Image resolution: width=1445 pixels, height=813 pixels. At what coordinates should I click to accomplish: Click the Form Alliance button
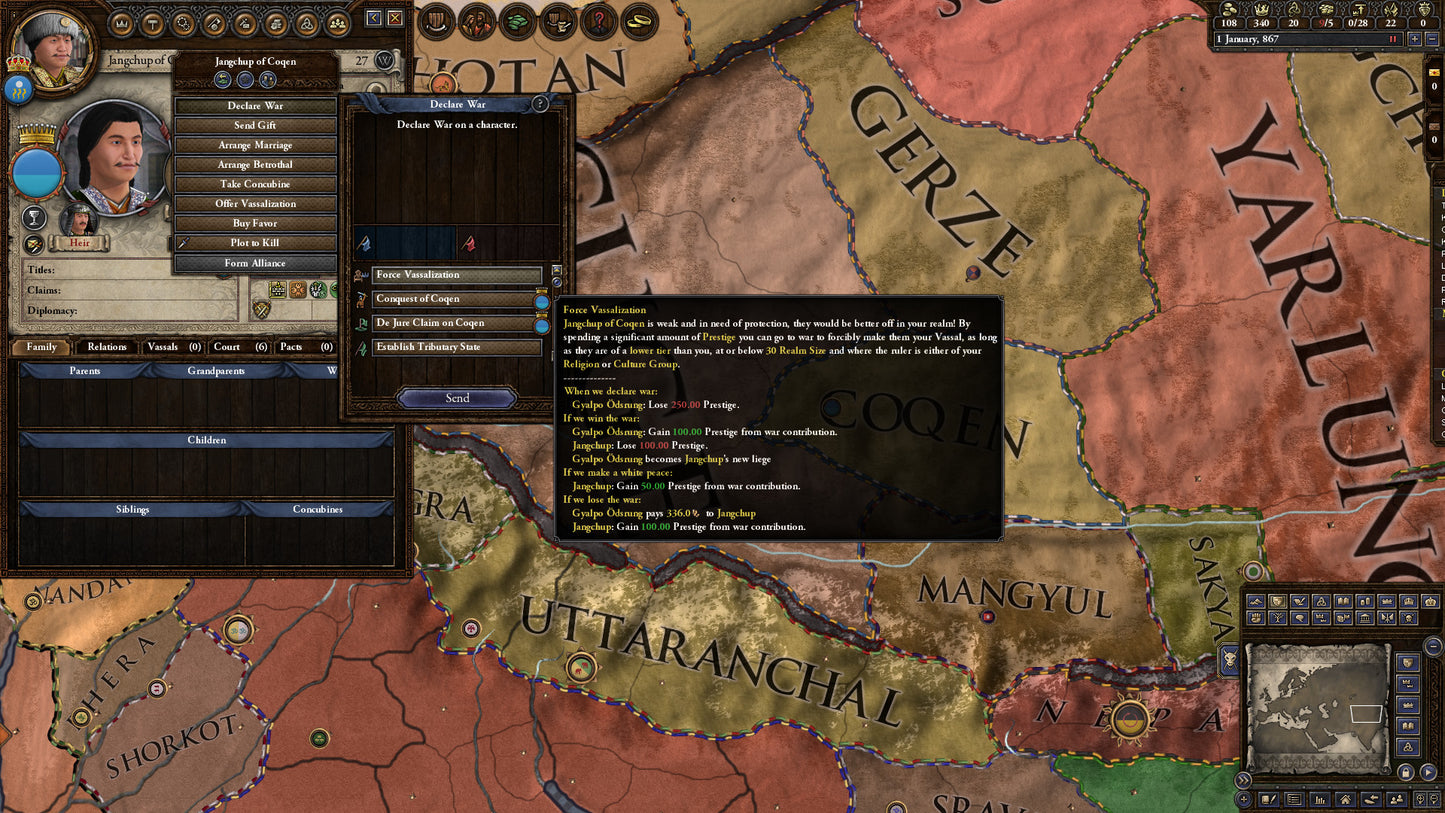point(255,263)
